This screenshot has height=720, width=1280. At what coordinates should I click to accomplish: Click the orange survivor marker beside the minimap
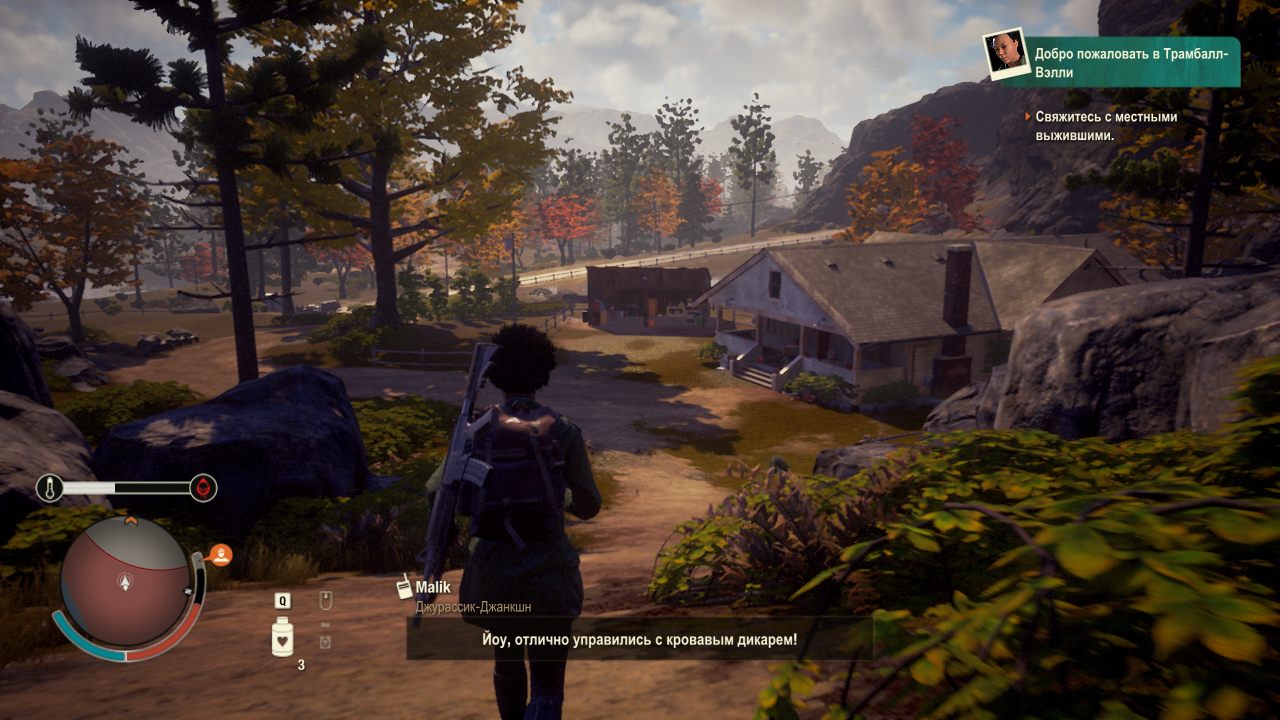[221, 554]
